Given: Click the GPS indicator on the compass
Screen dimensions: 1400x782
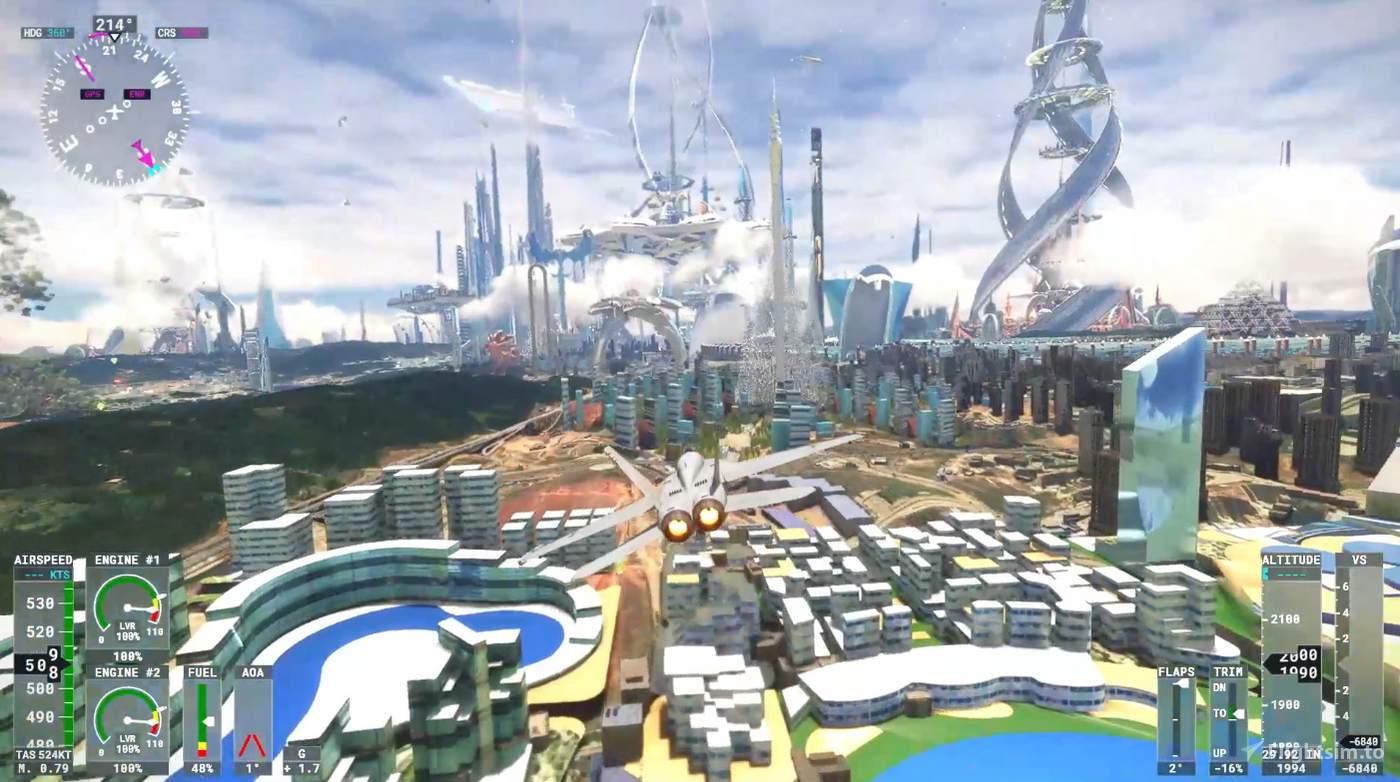Looking at the screenshot, I should (x=92, y=93).
